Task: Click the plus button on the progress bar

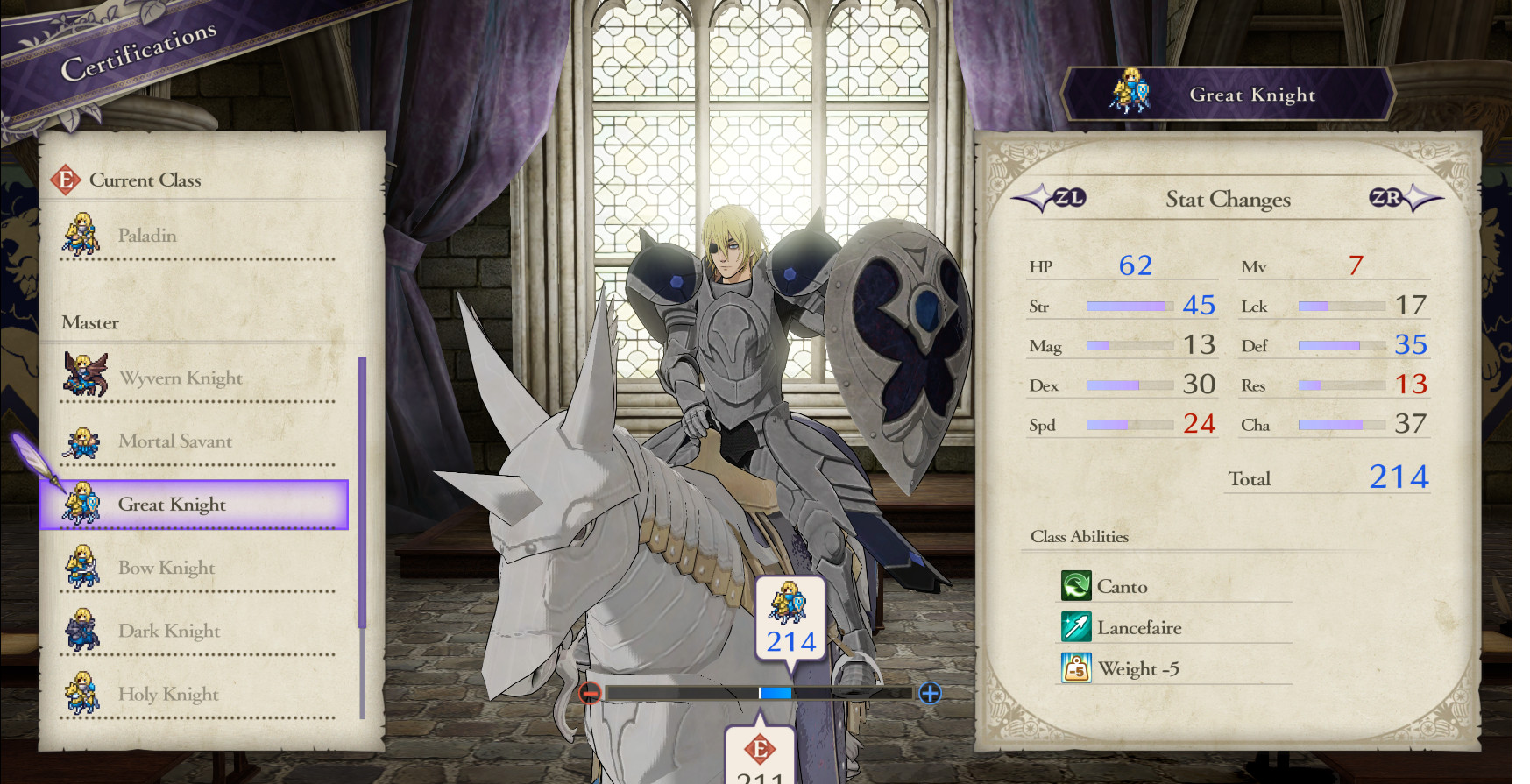Action: [x=929, y=692]
